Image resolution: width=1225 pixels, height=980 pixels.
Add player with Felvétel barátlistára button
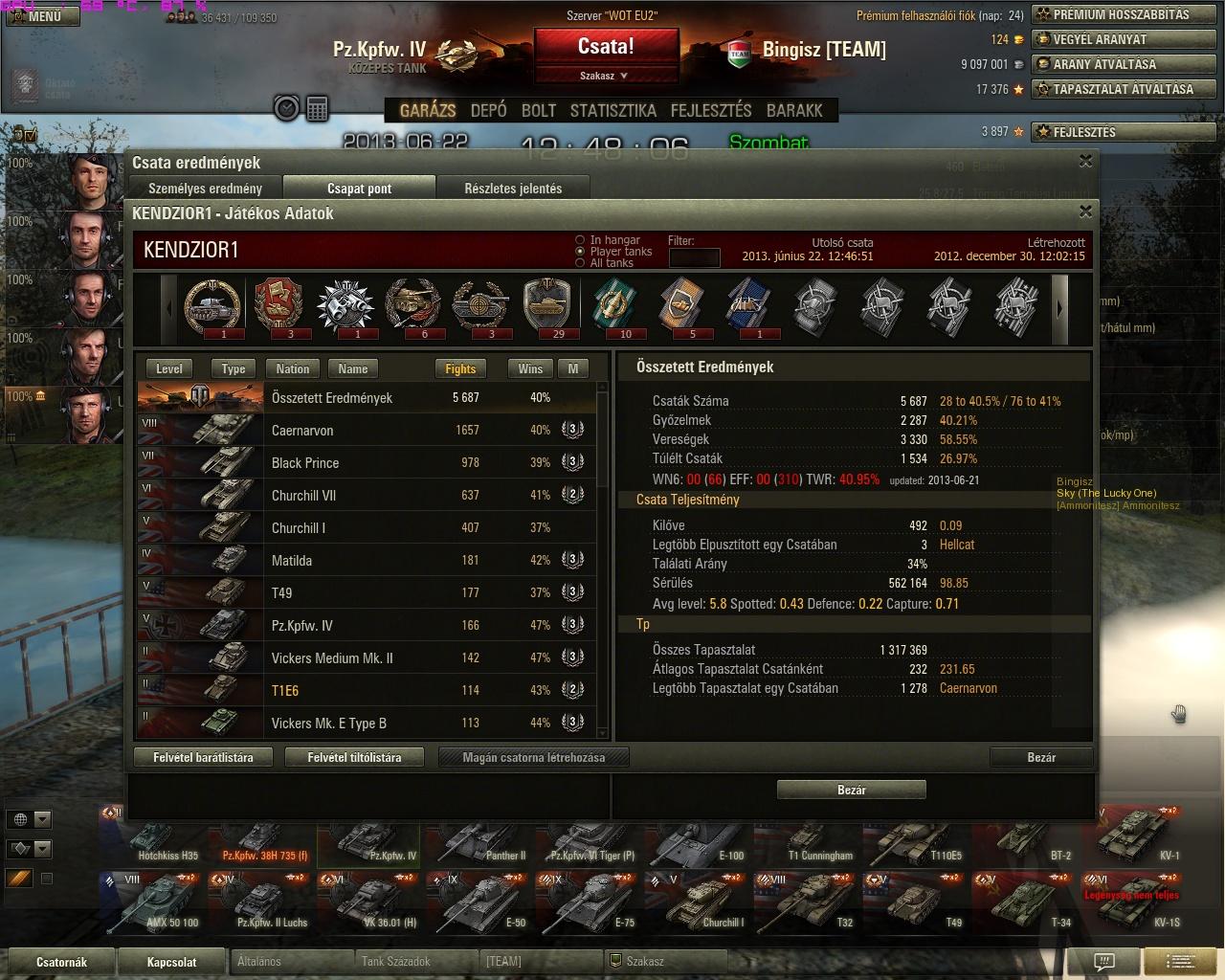204,757
